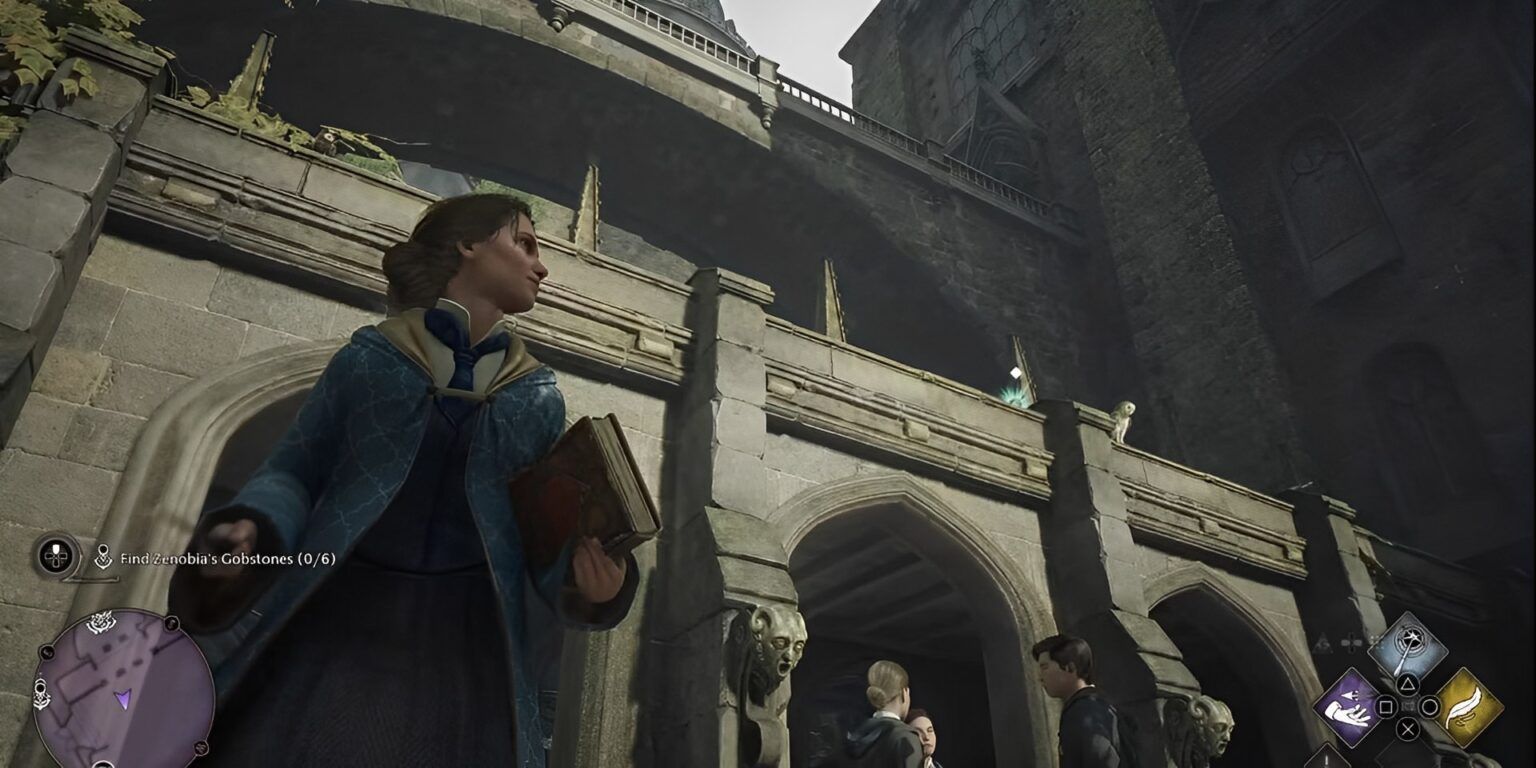Click the Hogwarts crest icon atop the minimap
The width and height of the screenshot is (1536, 768).
point(100,624)
